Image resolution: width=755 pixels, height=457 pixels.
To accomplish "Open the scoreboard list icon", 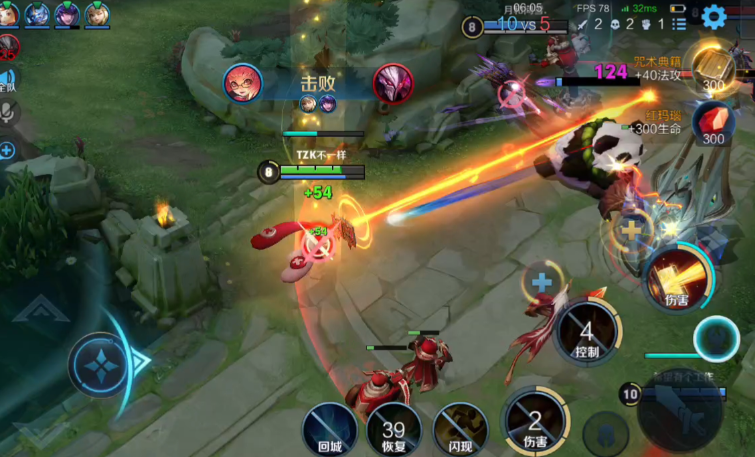I will (679, 23).
